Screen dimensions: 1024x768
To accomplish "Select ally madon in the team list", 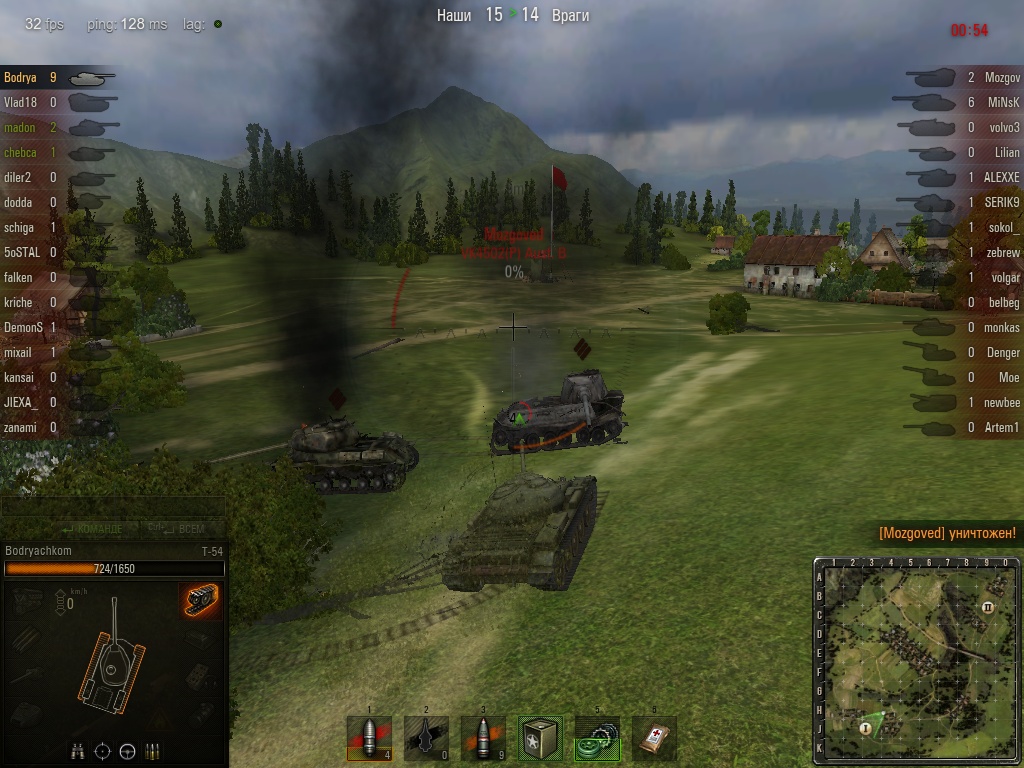I will coord(20,128).
